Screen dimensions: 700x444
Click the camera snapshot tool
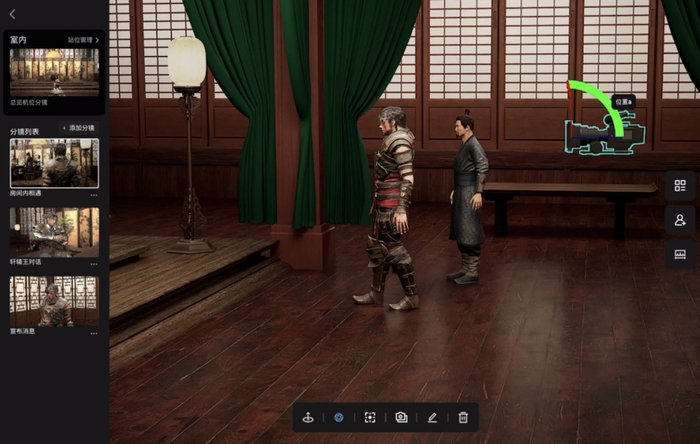point(401,417)
